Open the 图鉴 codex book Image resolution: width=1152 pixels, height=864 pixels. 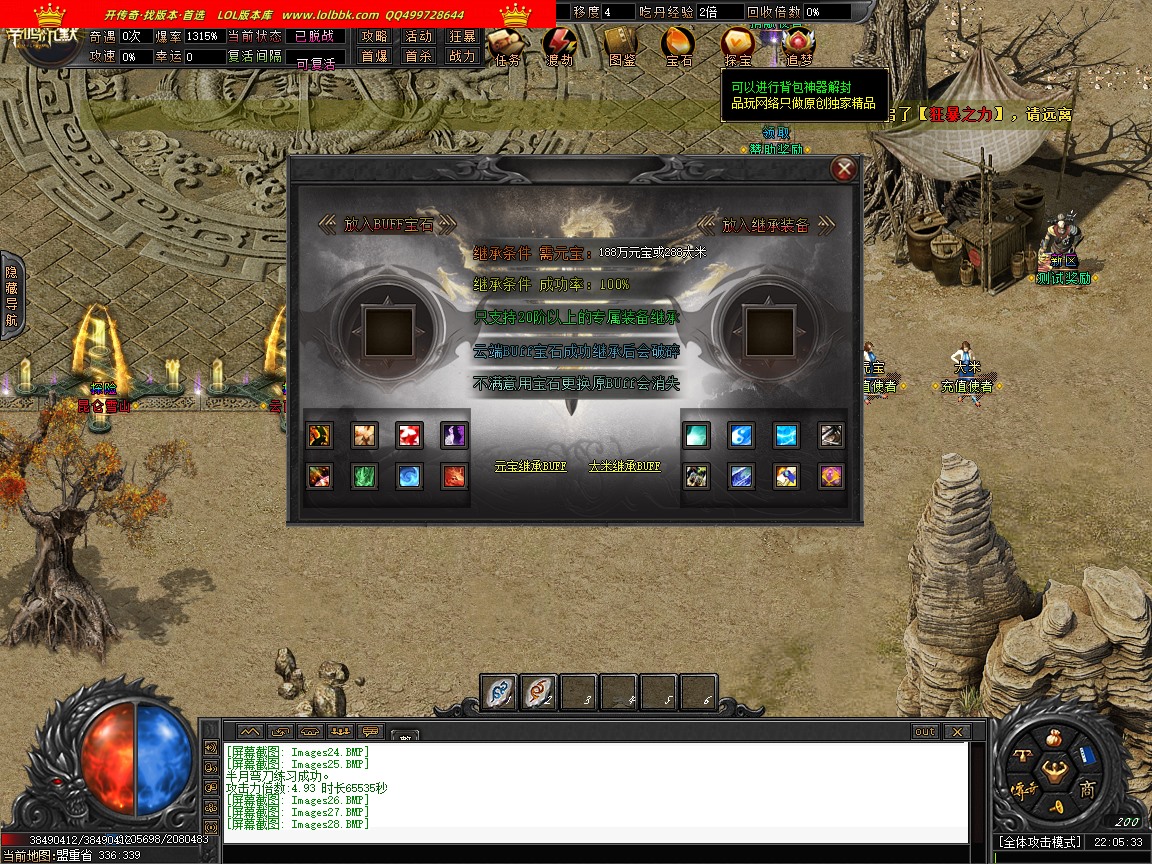click(x=621, y=43)
